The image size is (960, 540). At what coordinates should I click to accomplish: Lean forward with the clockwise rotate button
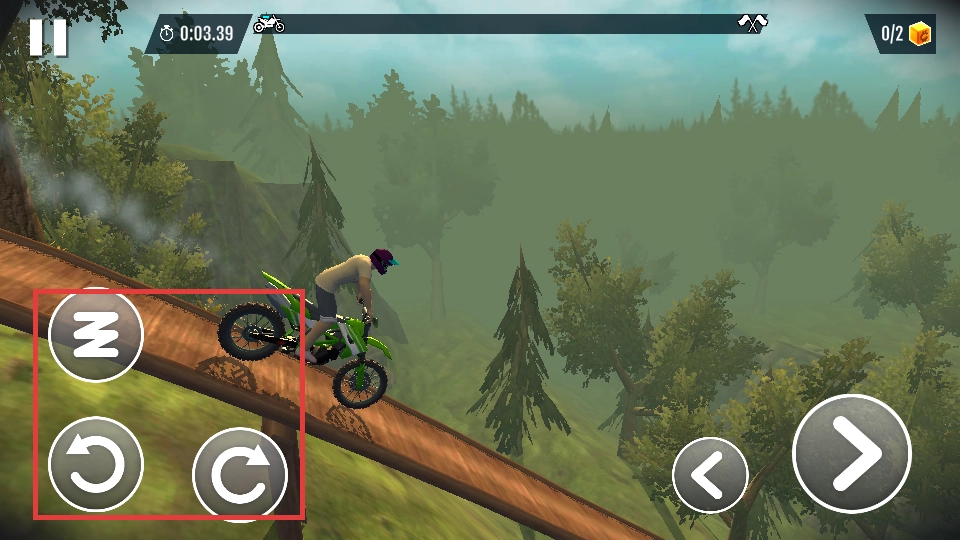pyautogui.click(x=240, y=474)
